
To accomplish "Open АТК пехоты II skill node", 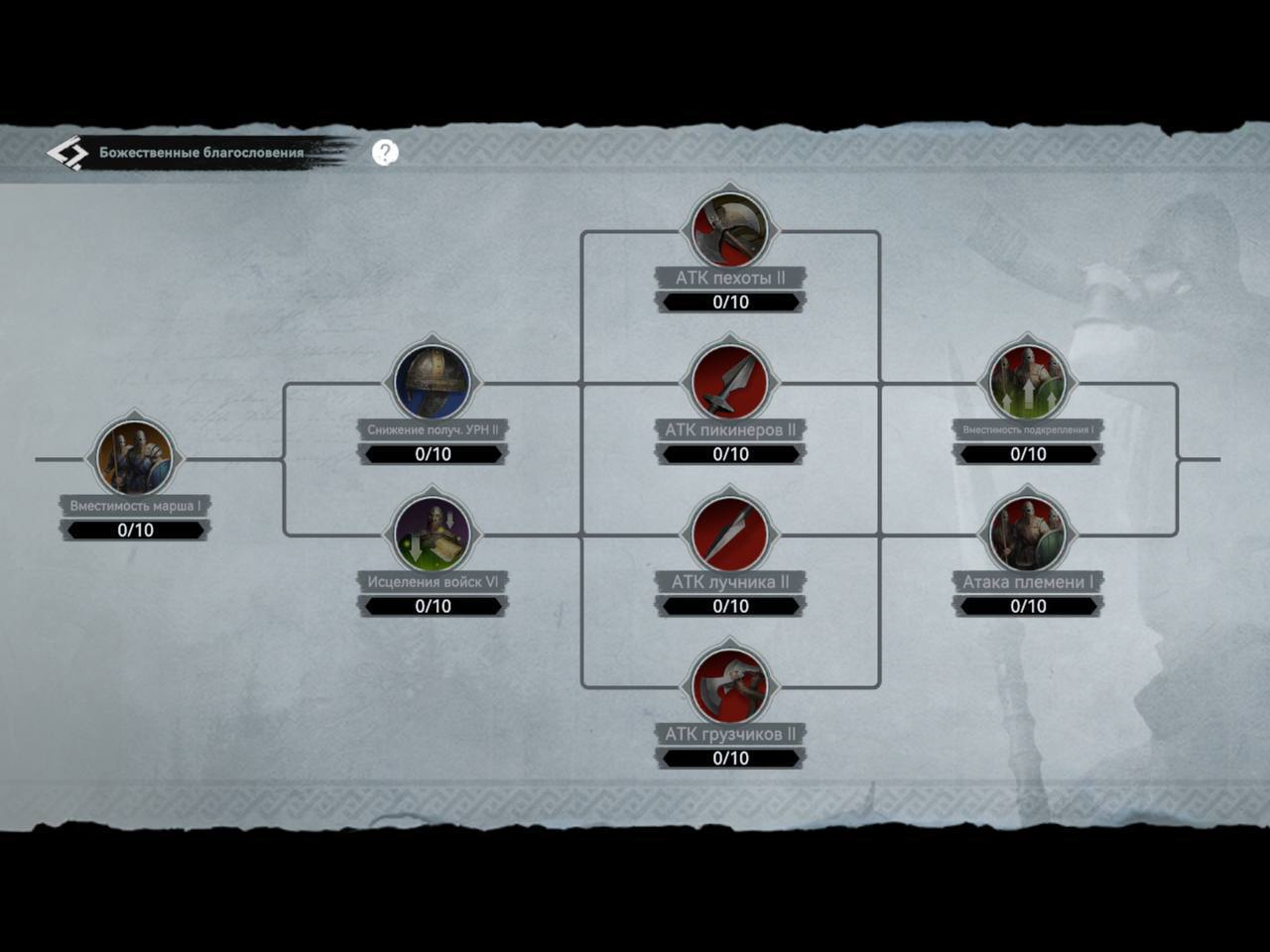I will [x=730, y=230].
